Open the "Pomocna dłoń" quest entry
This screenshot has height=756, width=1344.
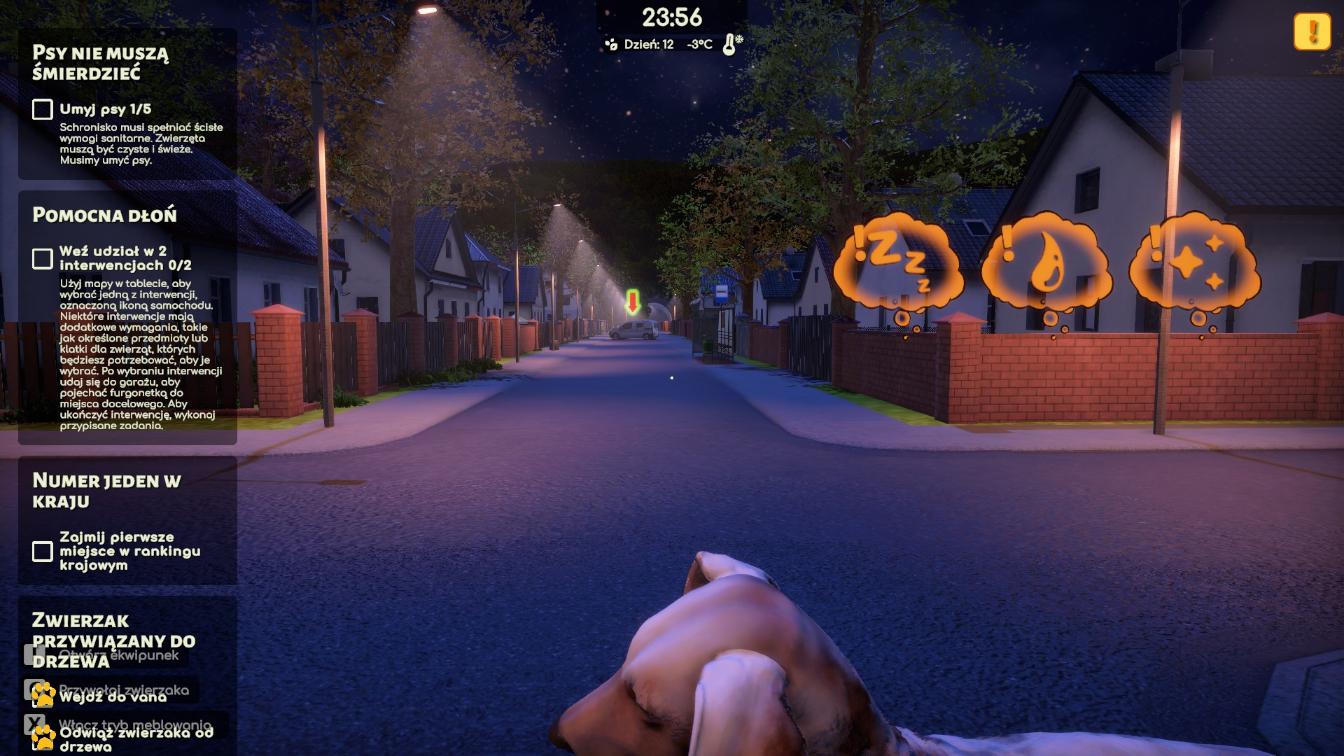click(x=104, y=215)
